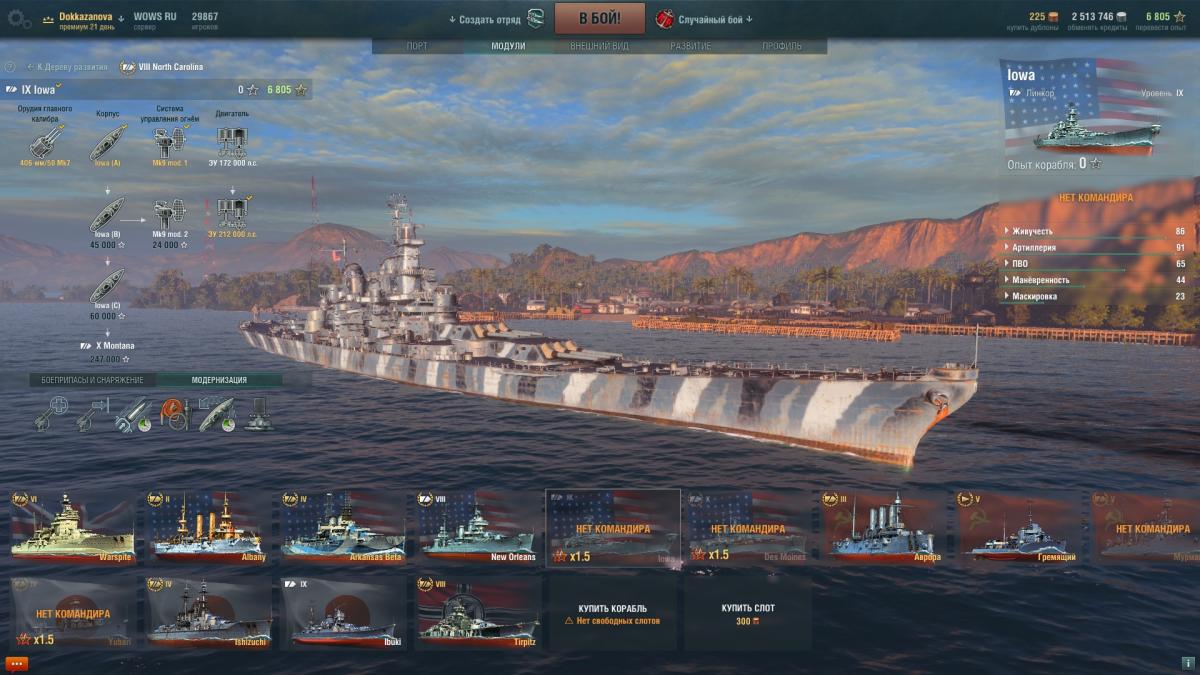Show the ПРОФИЛЬ tab
This screenshot has width=1200, height=675.
click(x=781, y=46)
